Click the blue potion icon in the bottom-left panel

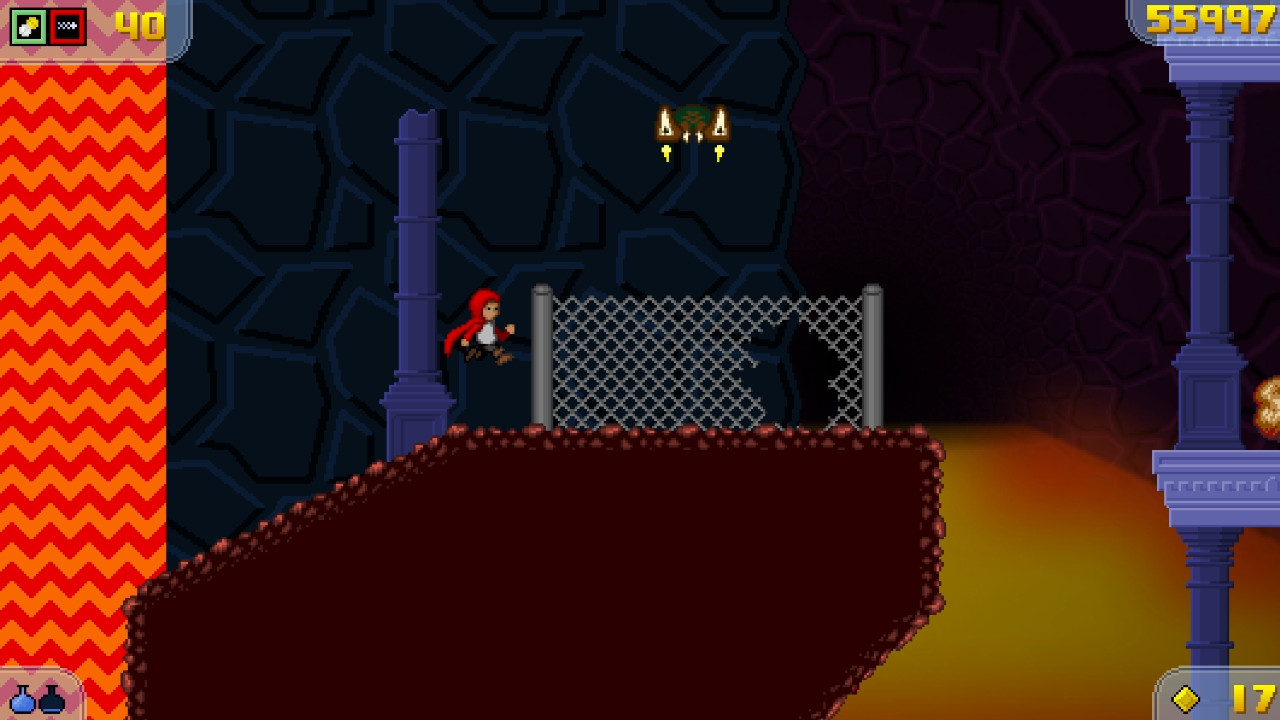click(x=22, y=702)
